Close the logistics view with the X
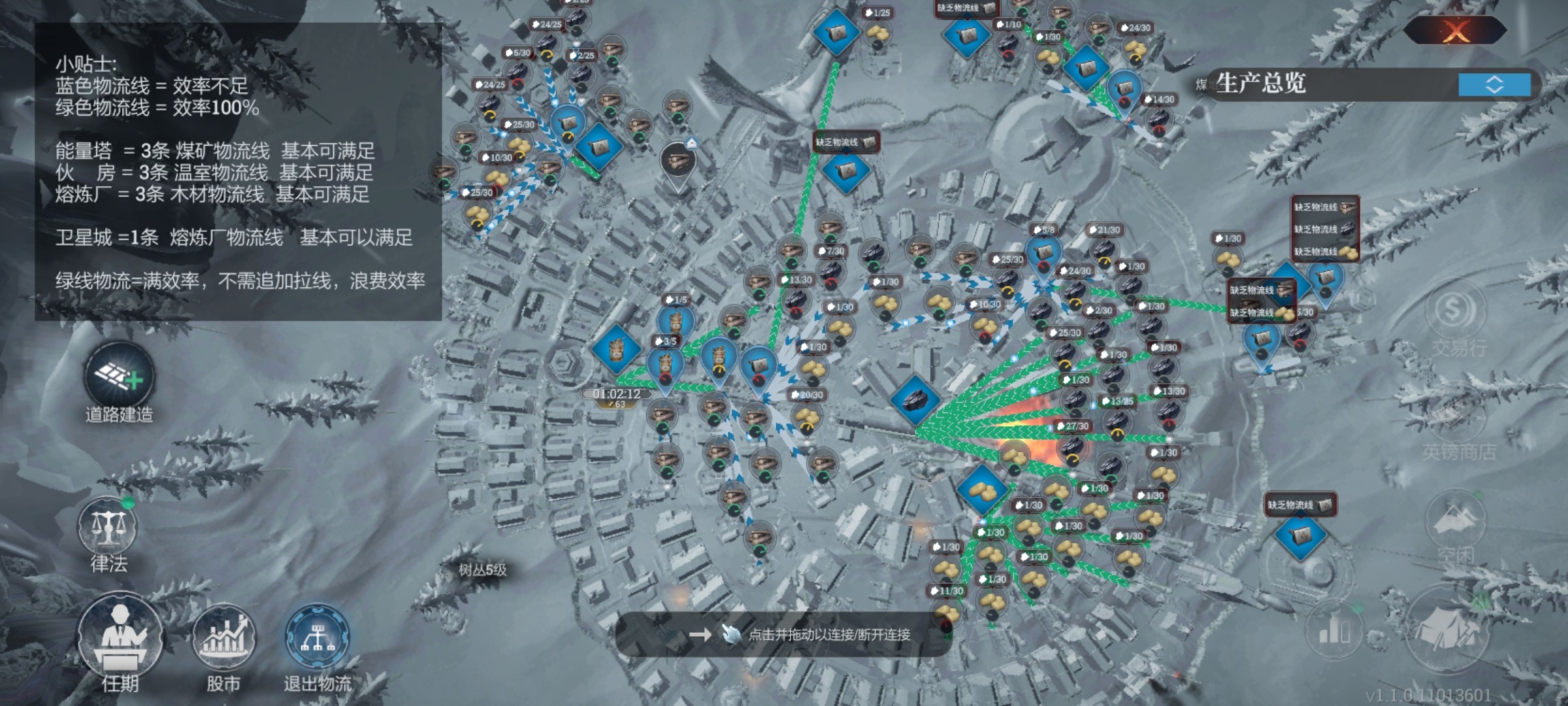Screen dimensions: 1568x706 (x=1456, y=30)
